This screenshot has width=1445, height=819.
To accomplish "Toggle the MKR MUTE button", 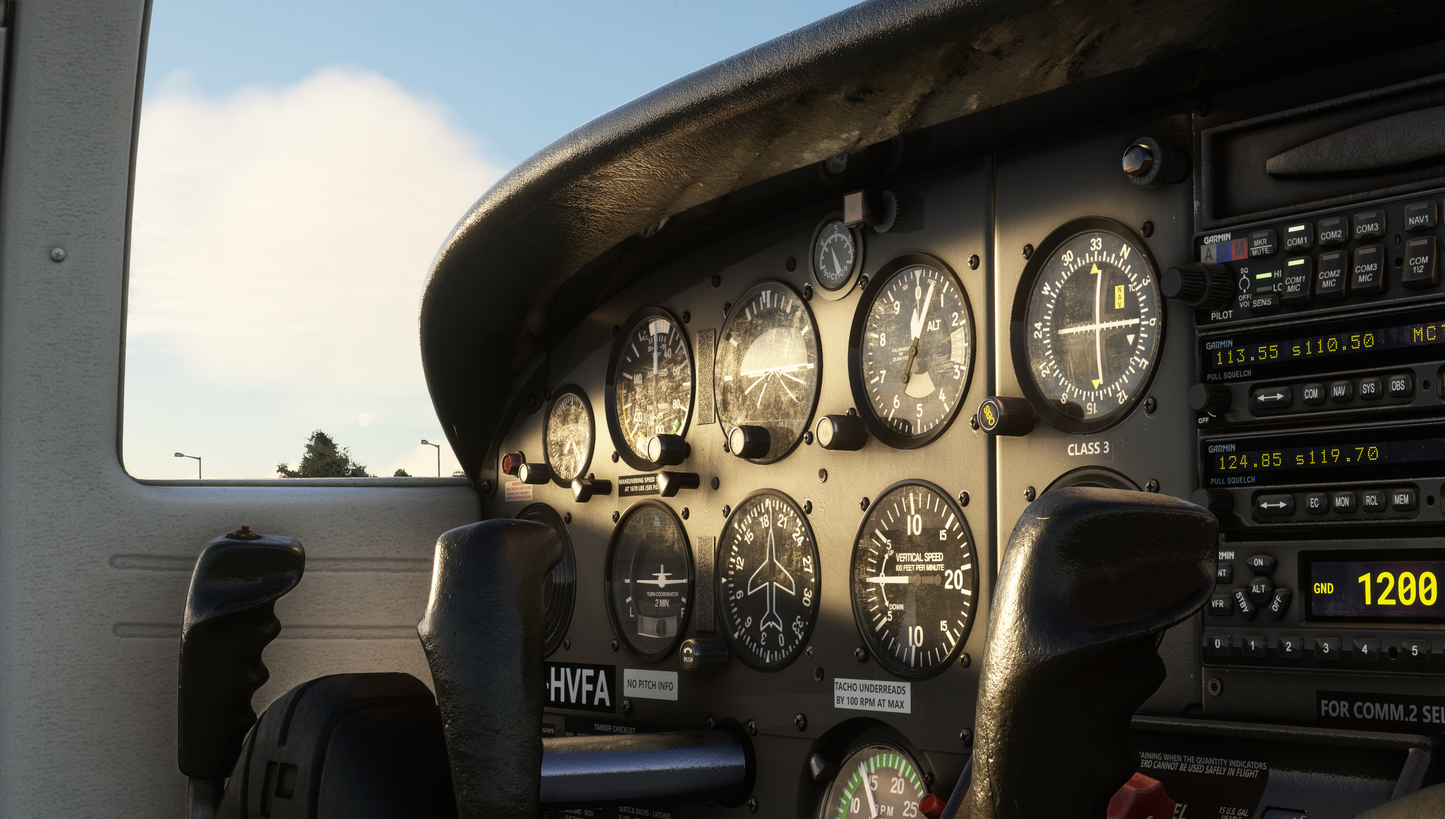I will pos(1262,244).
